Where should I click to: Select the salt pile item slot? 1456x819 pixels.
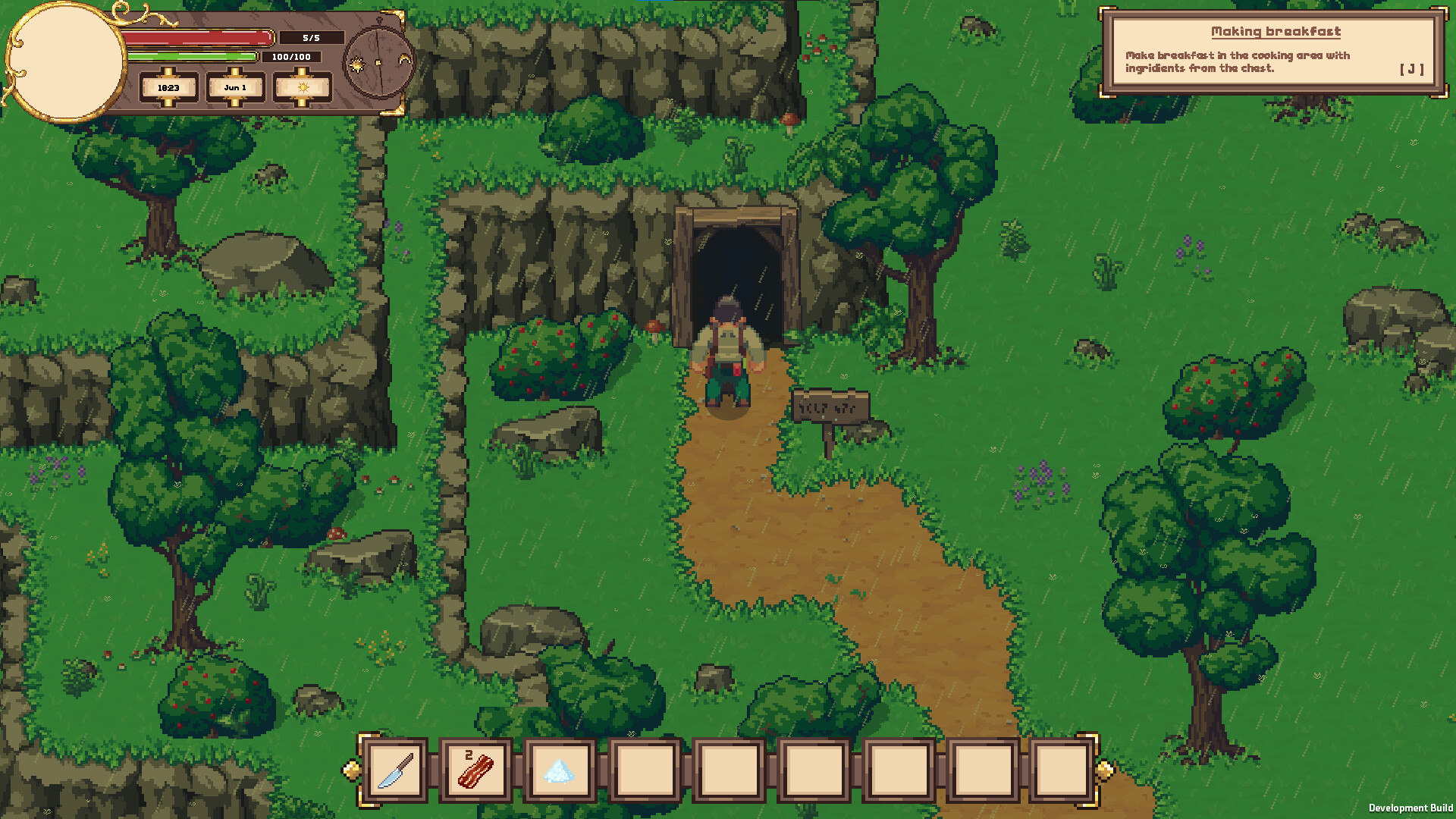click(x=560, y=770)
